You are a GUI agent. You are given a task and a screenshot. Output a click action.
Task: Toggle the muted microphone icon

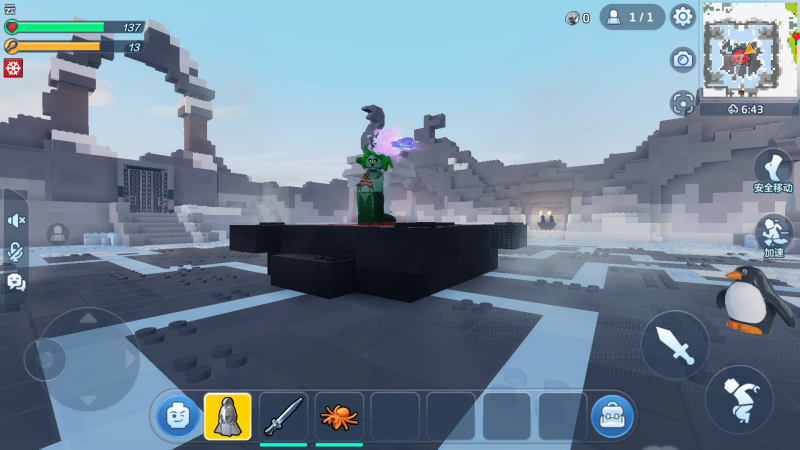[x=16, y=252]
